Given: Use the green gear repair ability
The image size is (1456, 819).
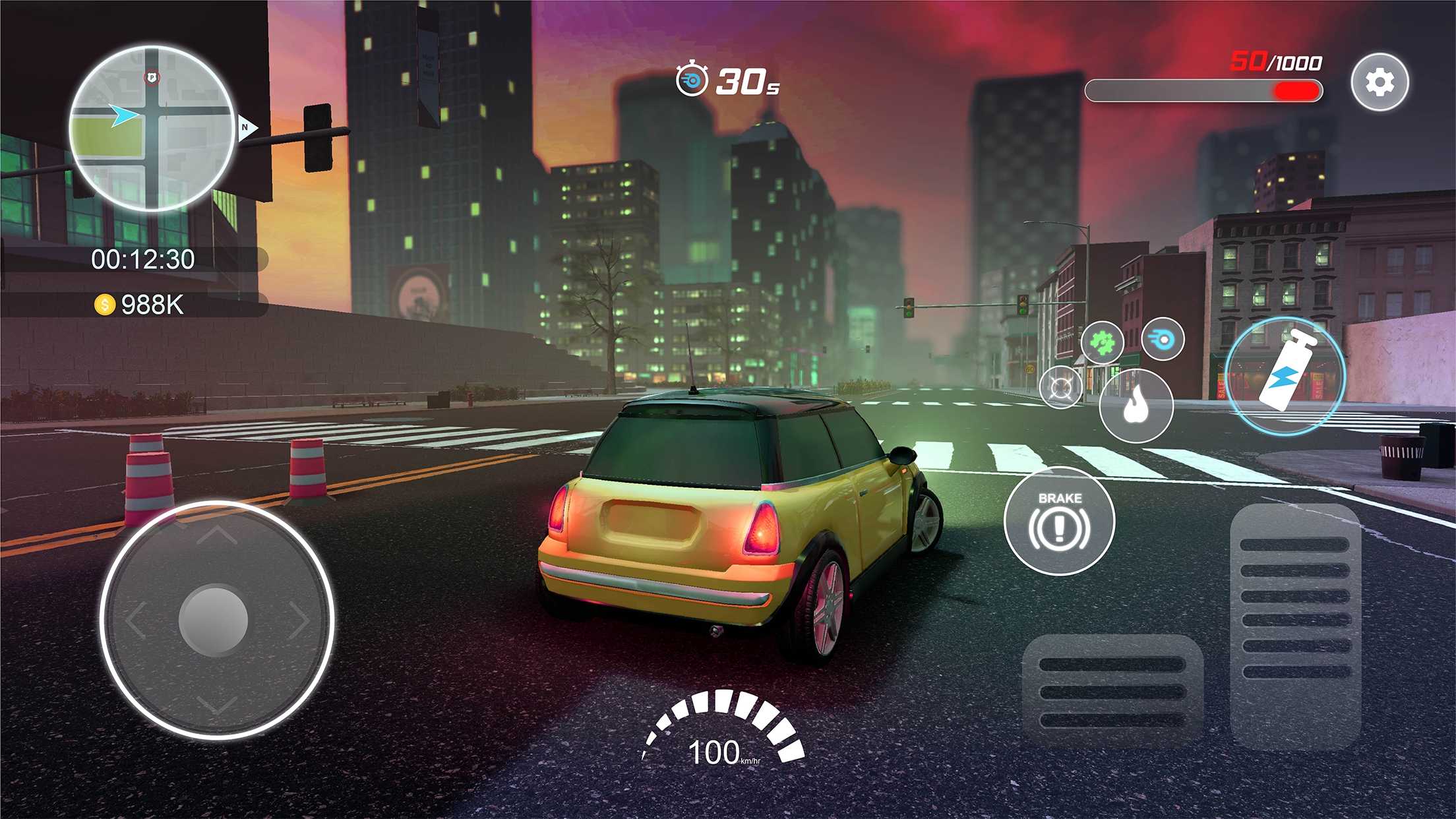Looking at the screenshot, I should [x=1102, y=342].
